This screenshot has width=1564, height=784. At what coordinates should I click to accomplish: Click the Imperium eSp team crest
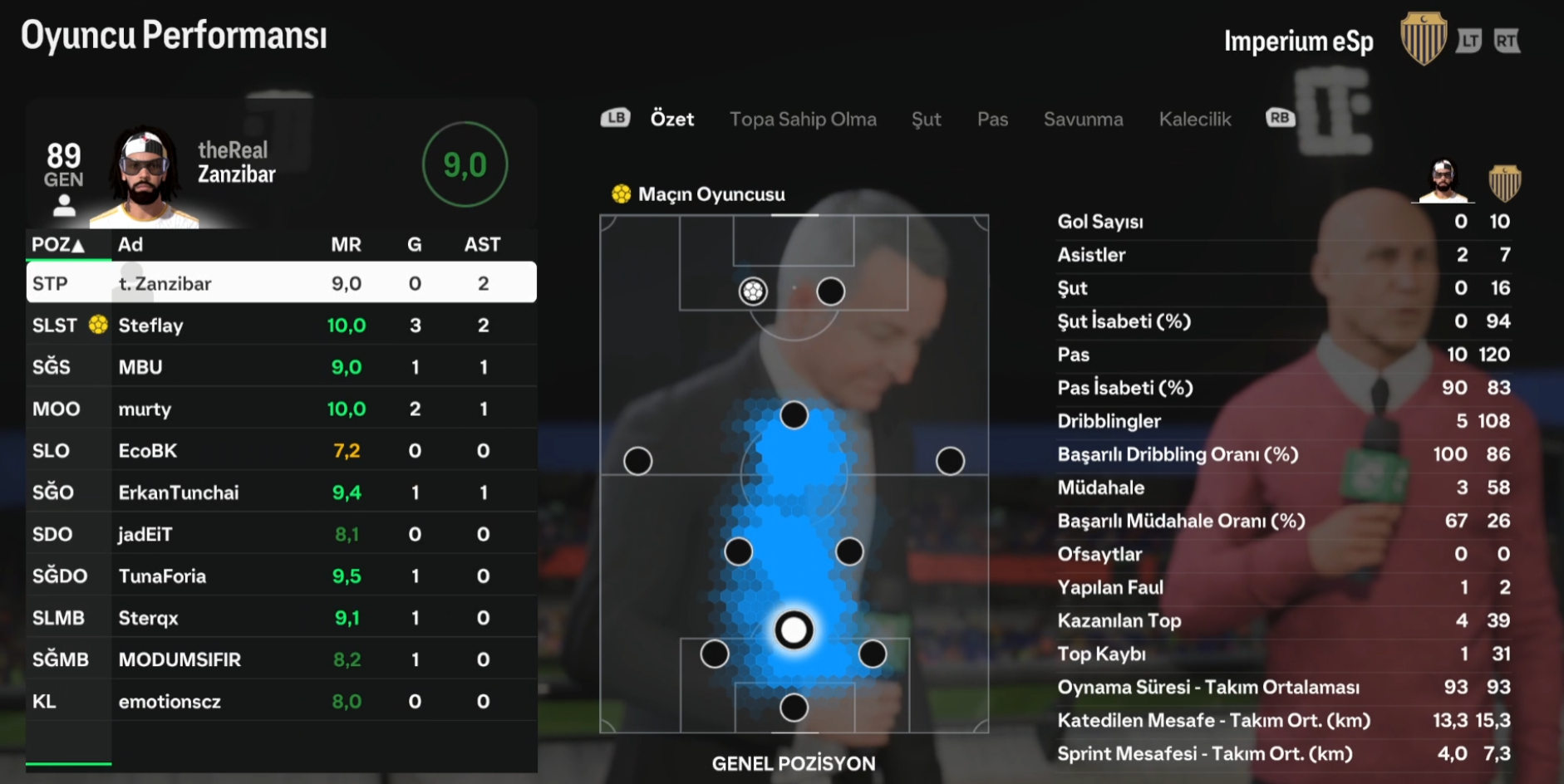1423,39
